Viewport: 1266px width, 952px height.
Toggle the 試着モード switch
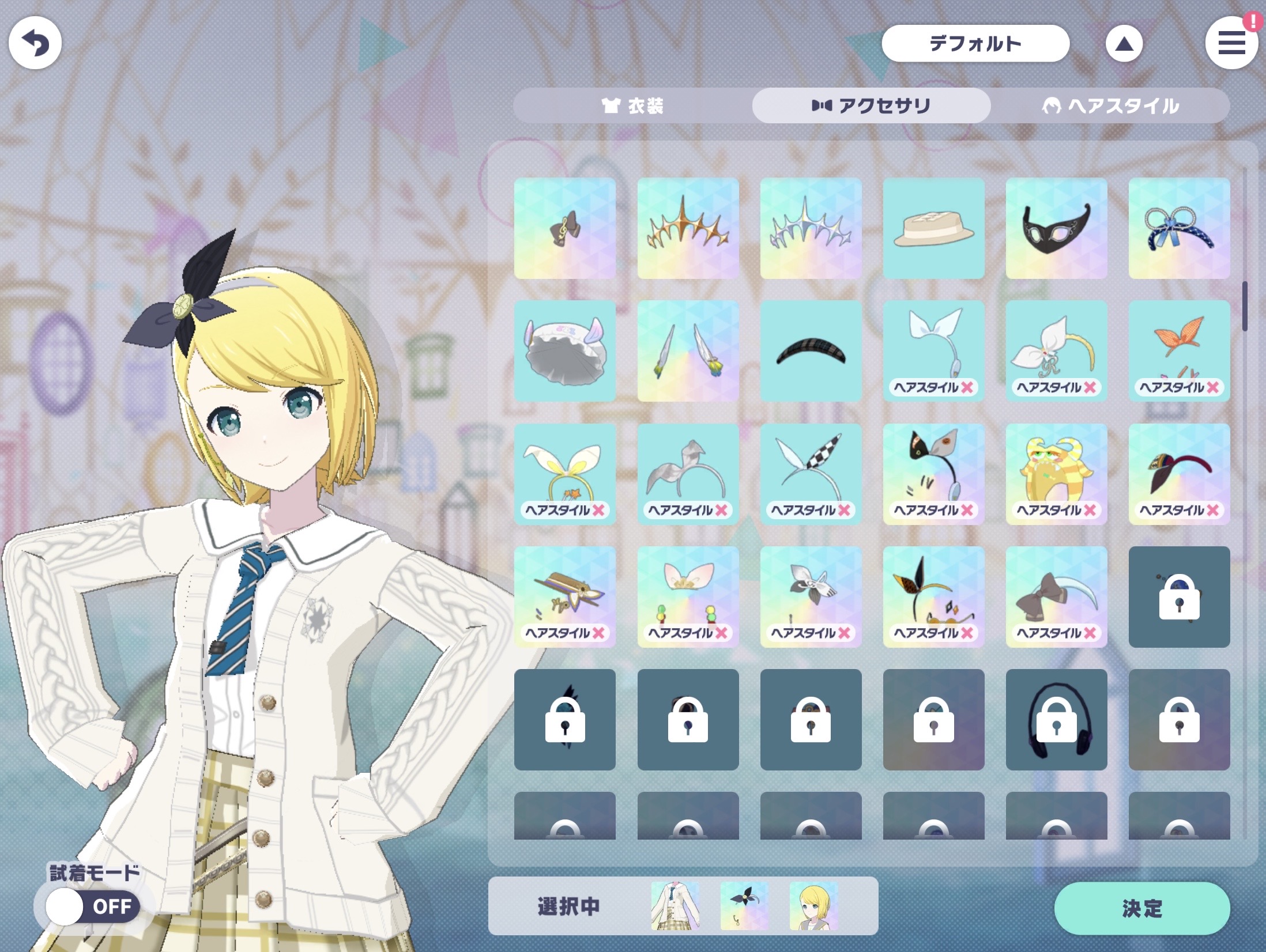click(93, 906)
